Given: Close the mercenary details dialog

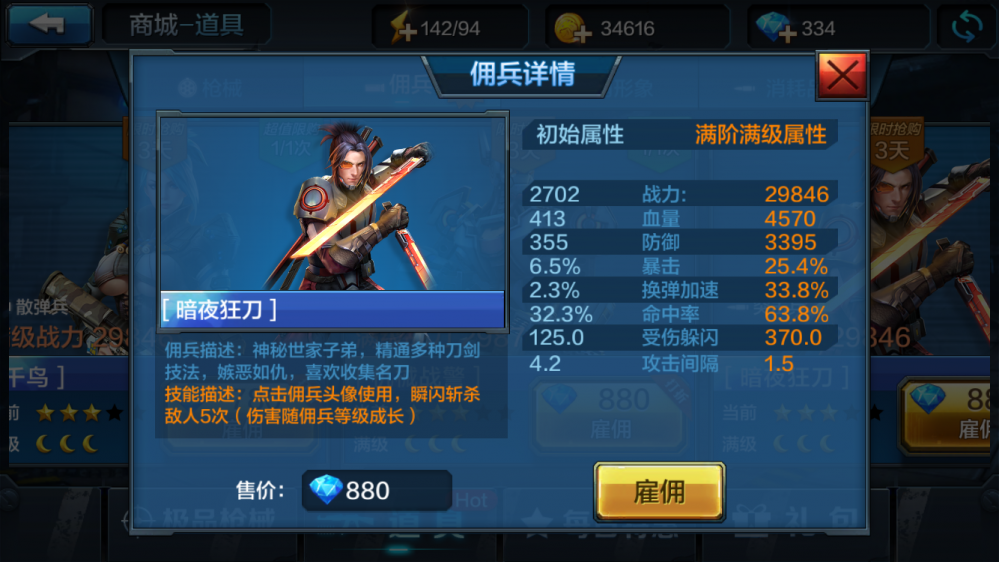Looking at the screenshot, I should (x=842, y=74).
